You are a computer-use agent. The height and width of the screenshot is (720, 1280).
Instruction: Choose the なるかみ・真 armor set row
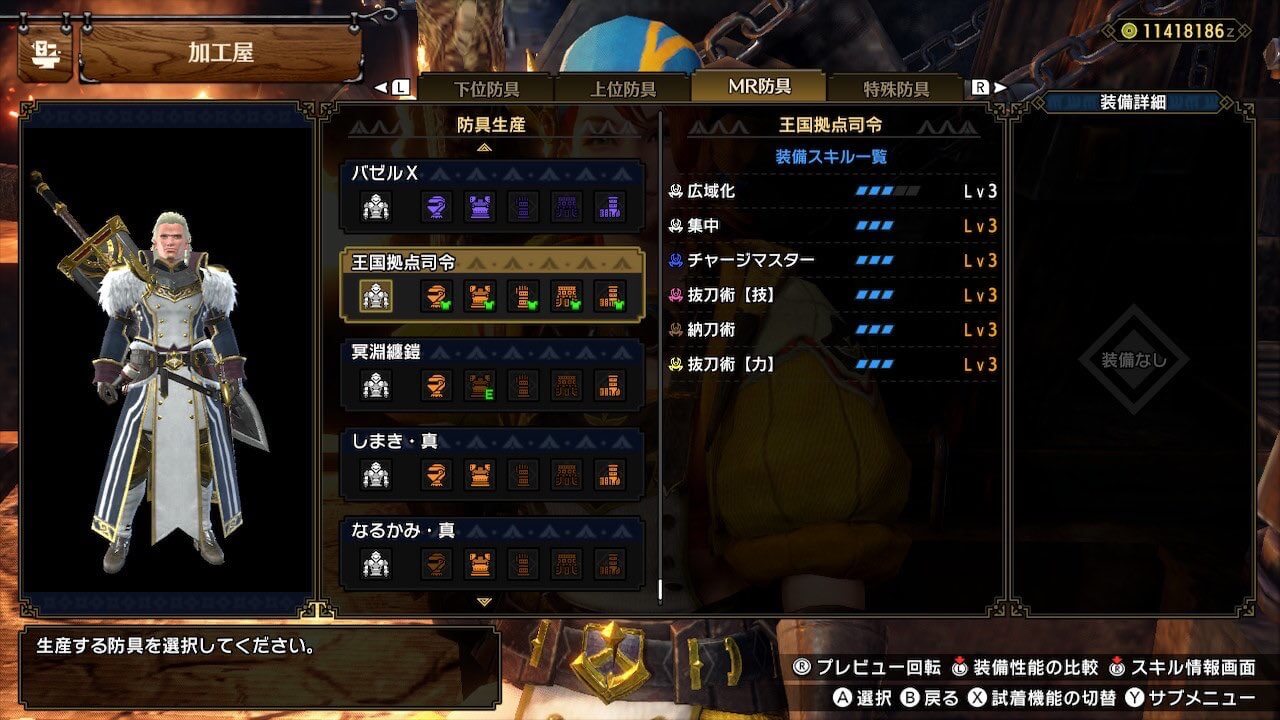[x=491, y=551]
